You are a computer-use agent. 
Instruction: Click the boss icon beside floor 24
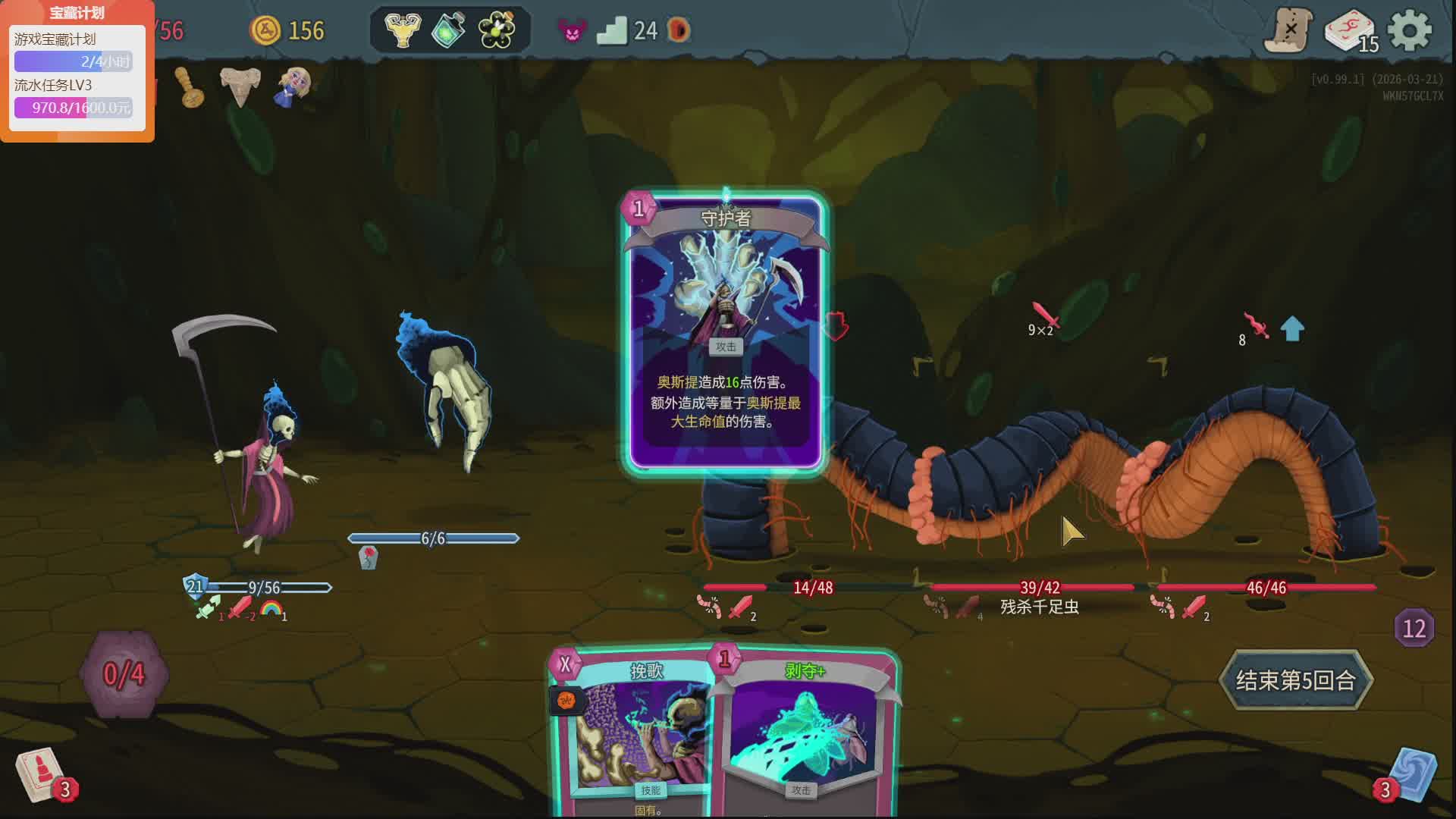678,30
